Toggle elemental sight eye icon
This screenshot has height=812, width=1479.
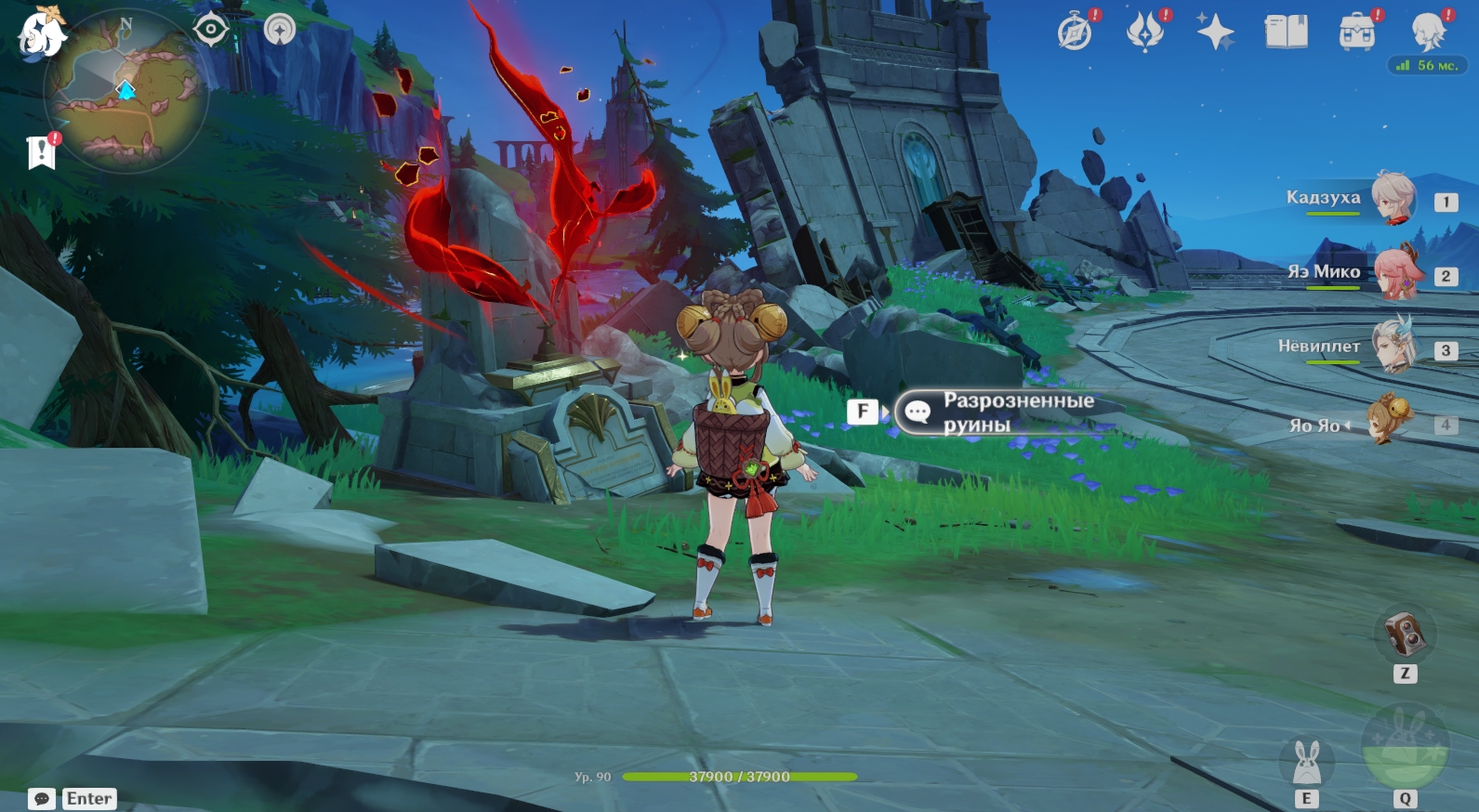[x=211, y=30]
